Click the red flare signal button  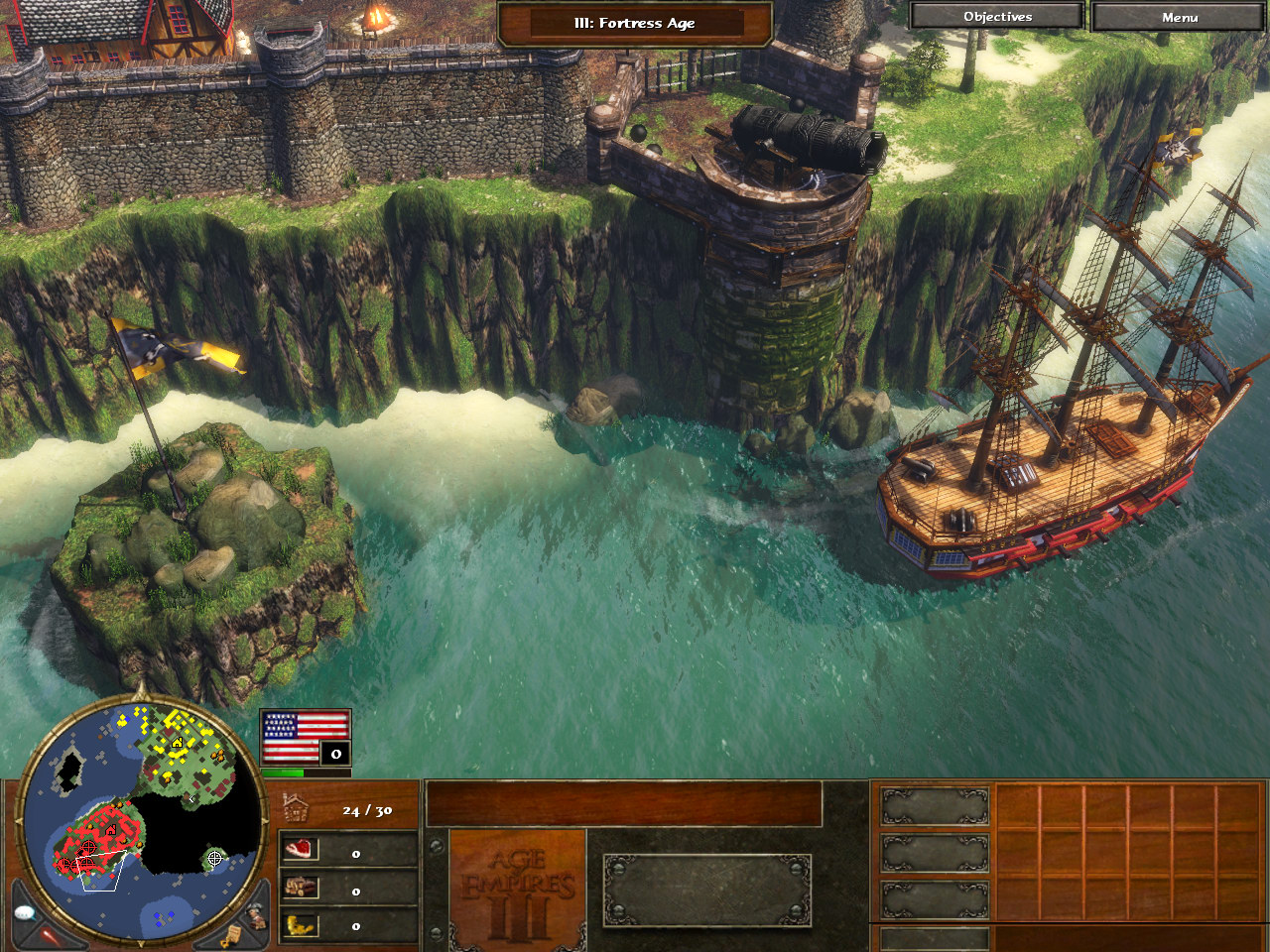pos(50,935)
